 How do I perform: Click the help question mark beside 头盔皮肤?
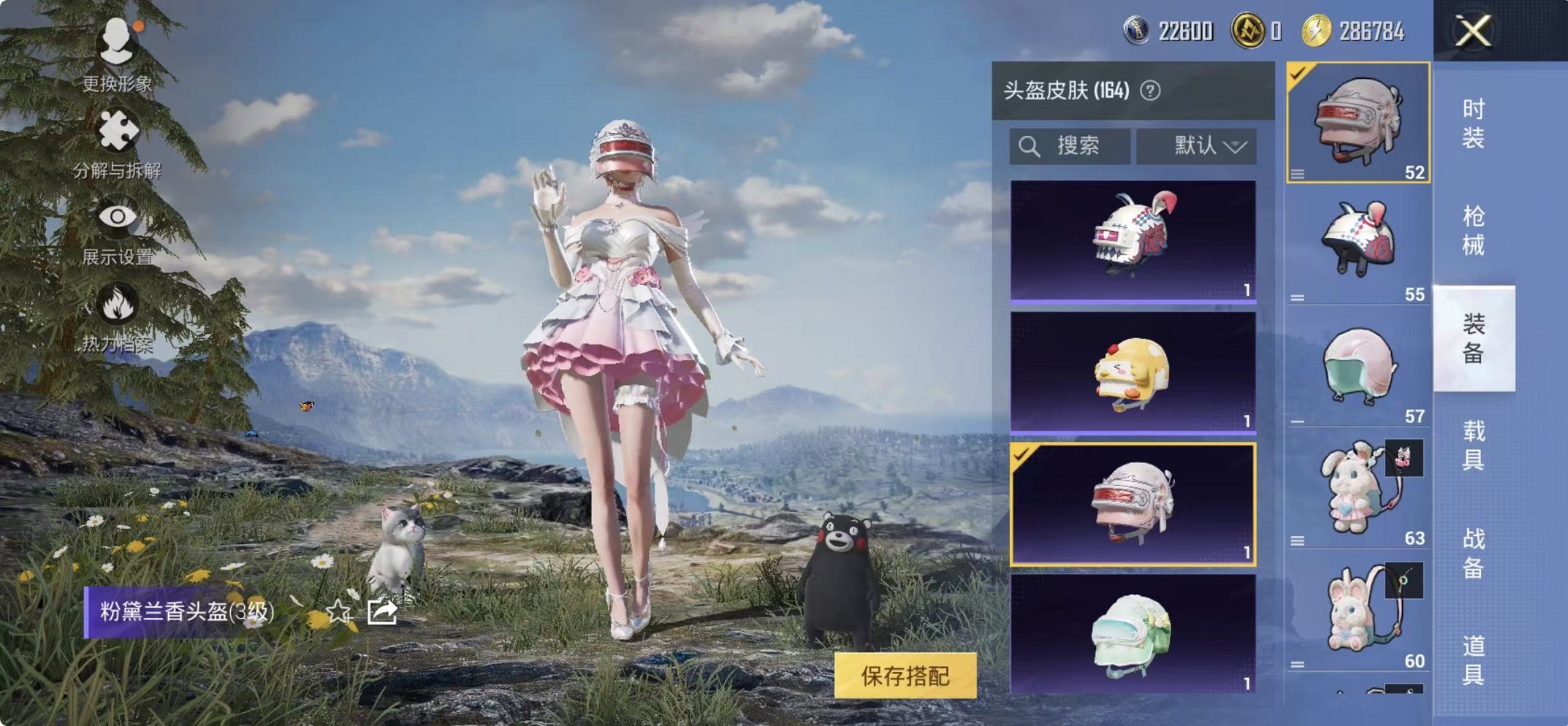click(x=1150, y=91)
